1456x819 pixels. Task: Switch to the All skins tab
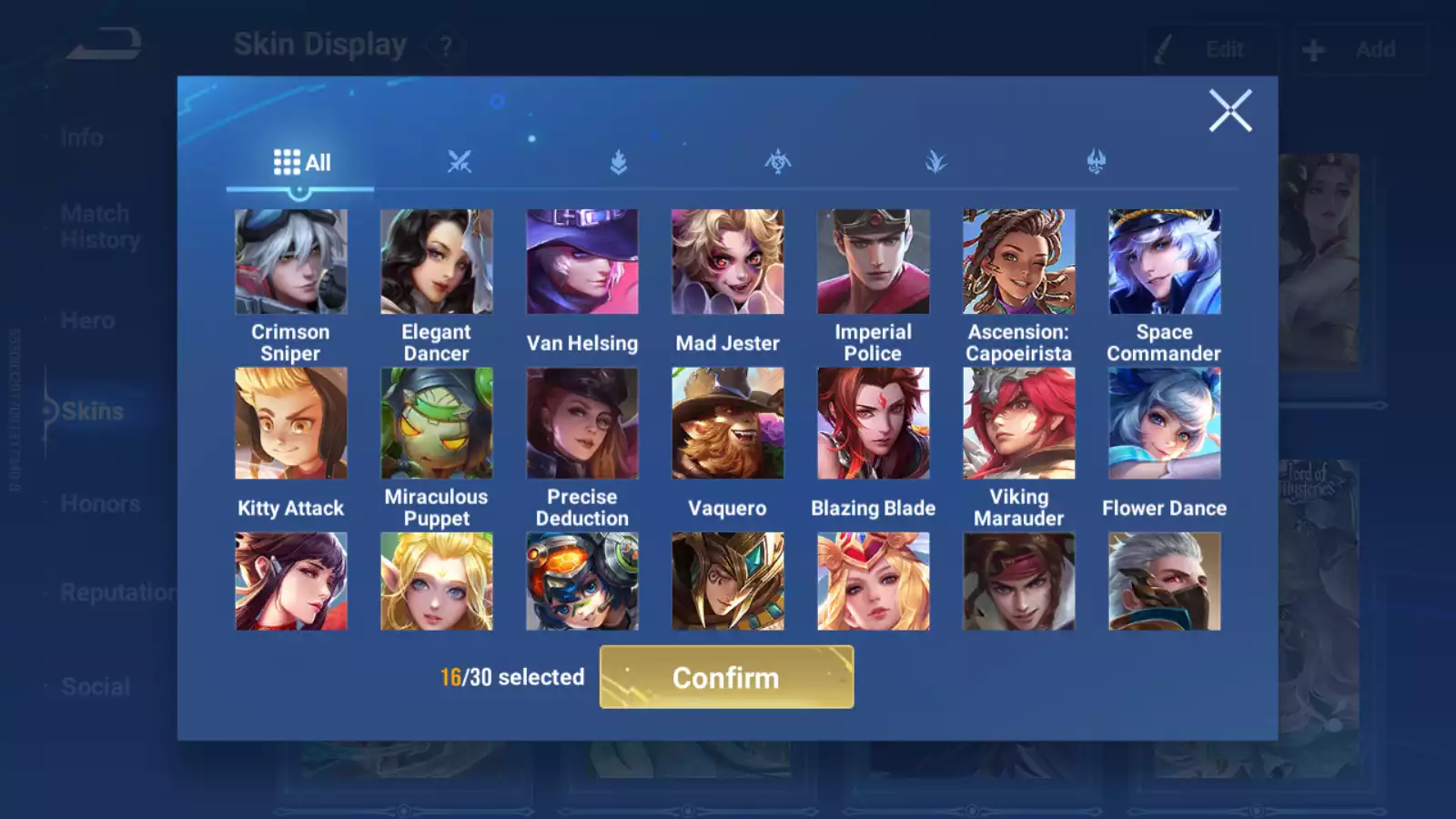301,163
